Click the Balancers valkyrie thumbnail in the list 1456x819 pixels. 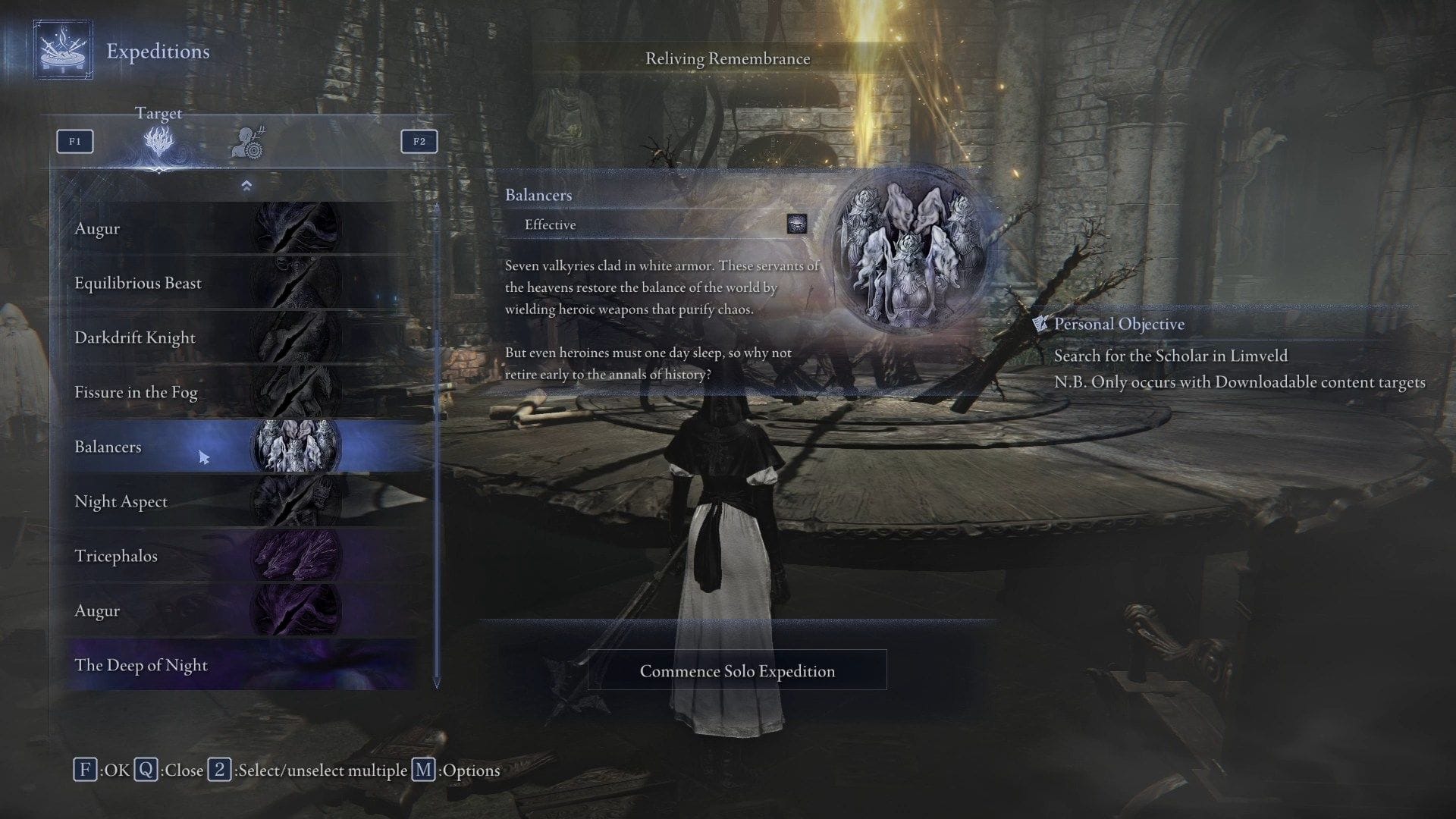(296, 447)
